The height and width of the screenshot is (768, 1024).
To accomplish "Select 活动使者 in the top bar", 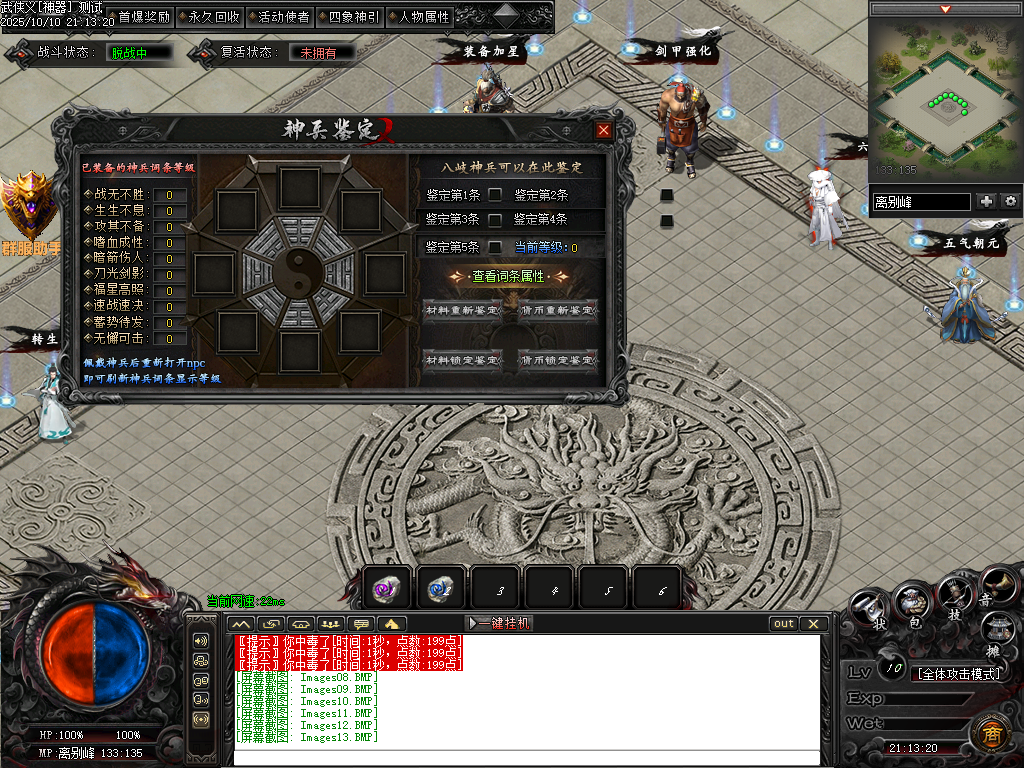I will click(277, 17).
